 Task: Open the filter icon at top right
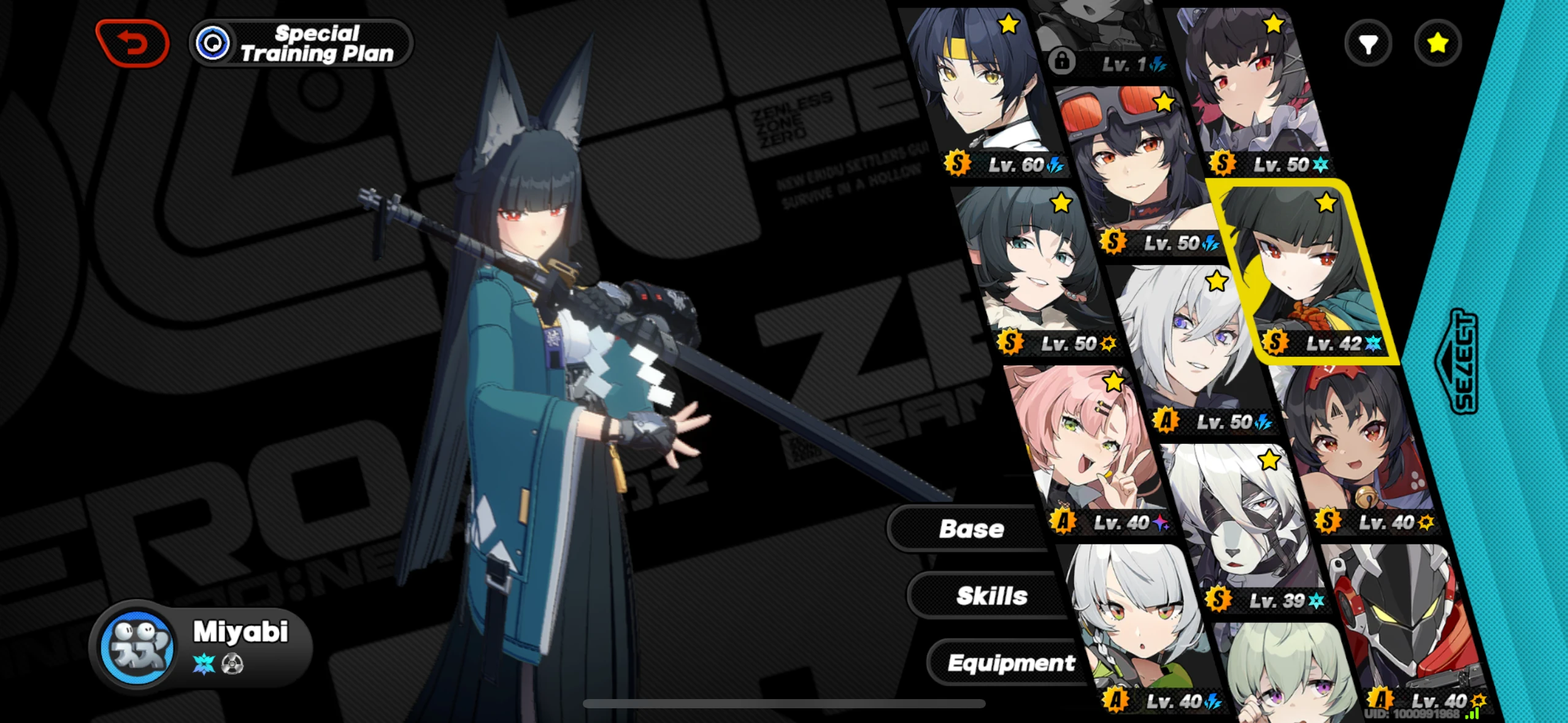coord(1368,42)
